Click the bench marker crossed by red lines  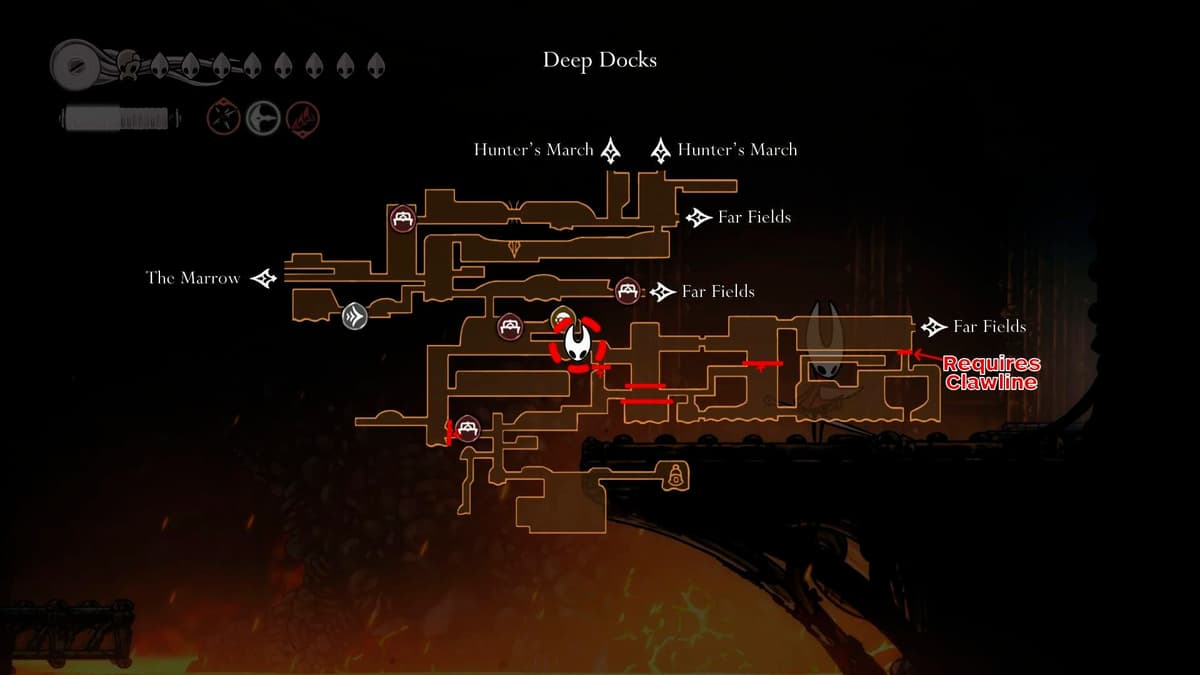click(467, 430)
